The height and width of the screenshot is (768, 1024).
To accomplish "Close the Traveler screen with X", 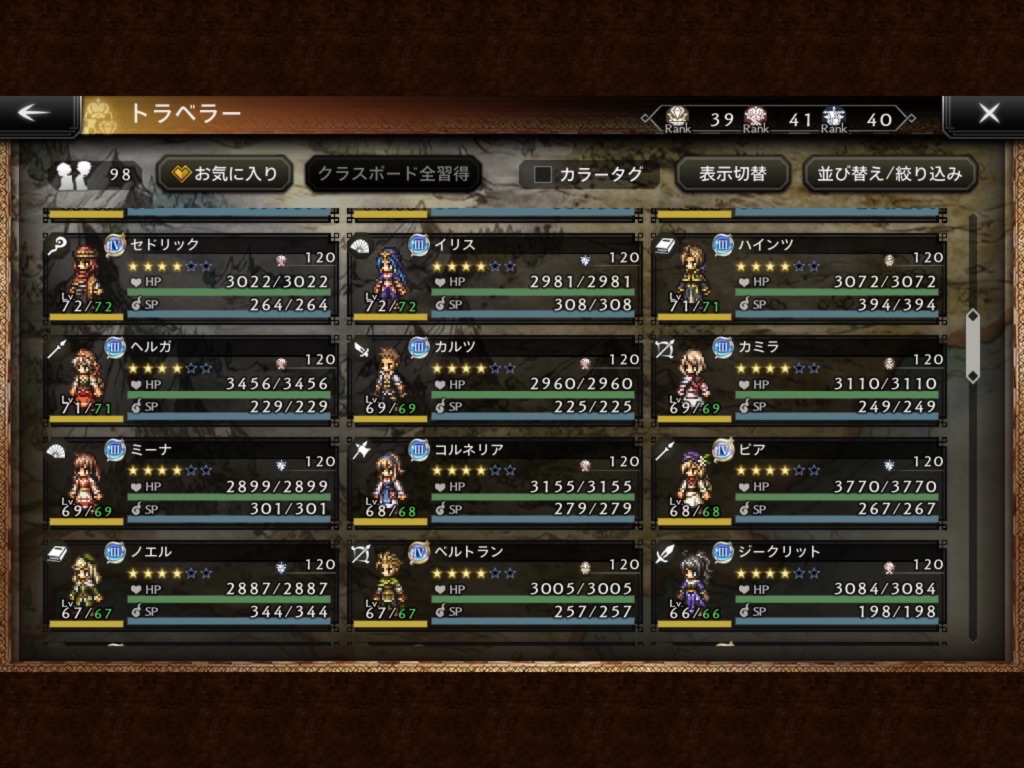I will (x=987, y=113).
